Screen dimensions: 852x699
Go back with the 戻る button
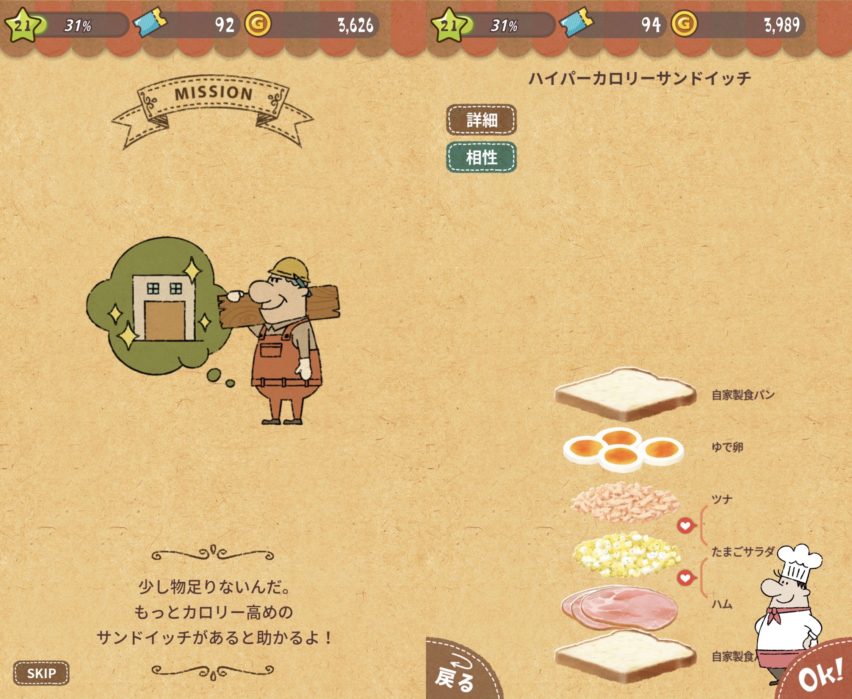tap(461, 673)
